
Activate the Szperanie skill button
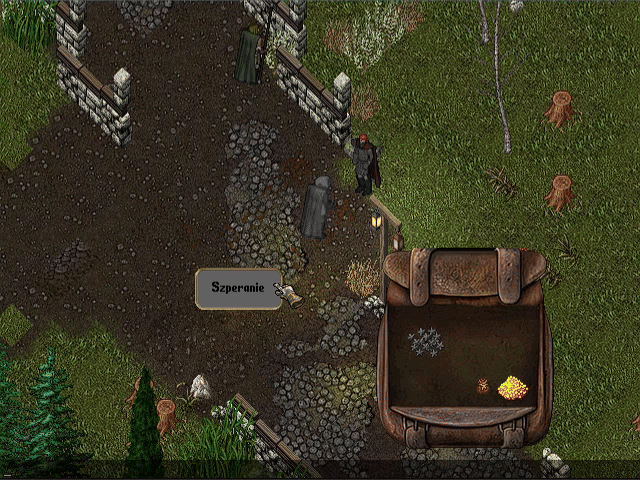(x=238, y=289)
